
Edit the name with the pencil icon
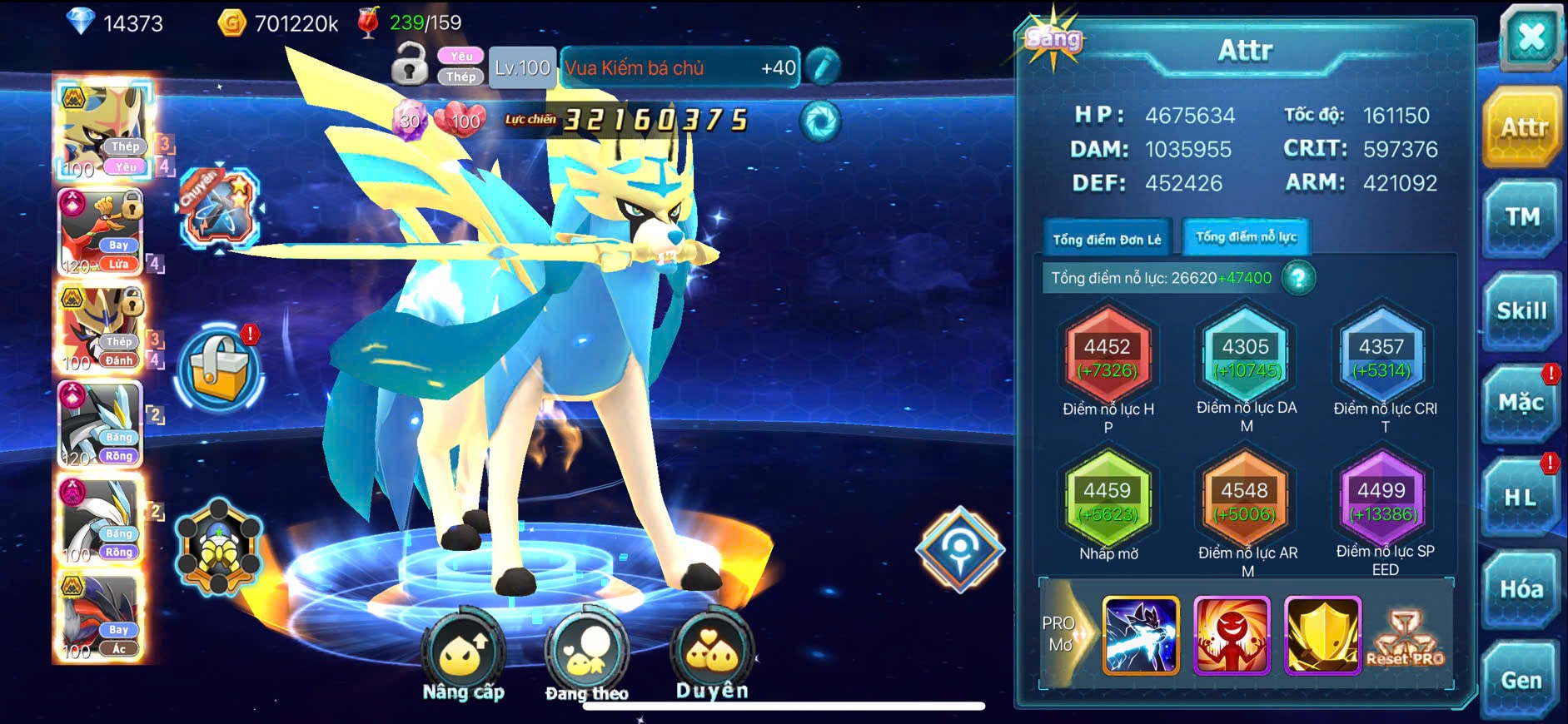coord(823,67)
